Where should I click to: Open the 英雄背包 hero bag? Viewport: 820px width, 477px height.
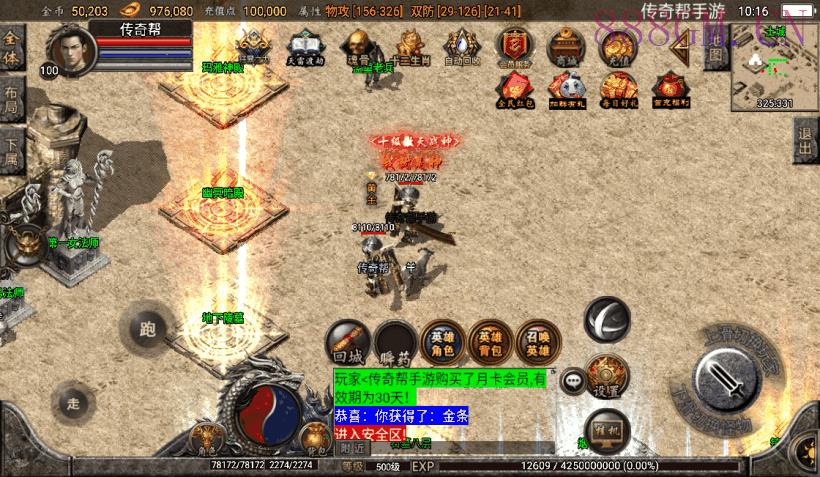[490, 342]
